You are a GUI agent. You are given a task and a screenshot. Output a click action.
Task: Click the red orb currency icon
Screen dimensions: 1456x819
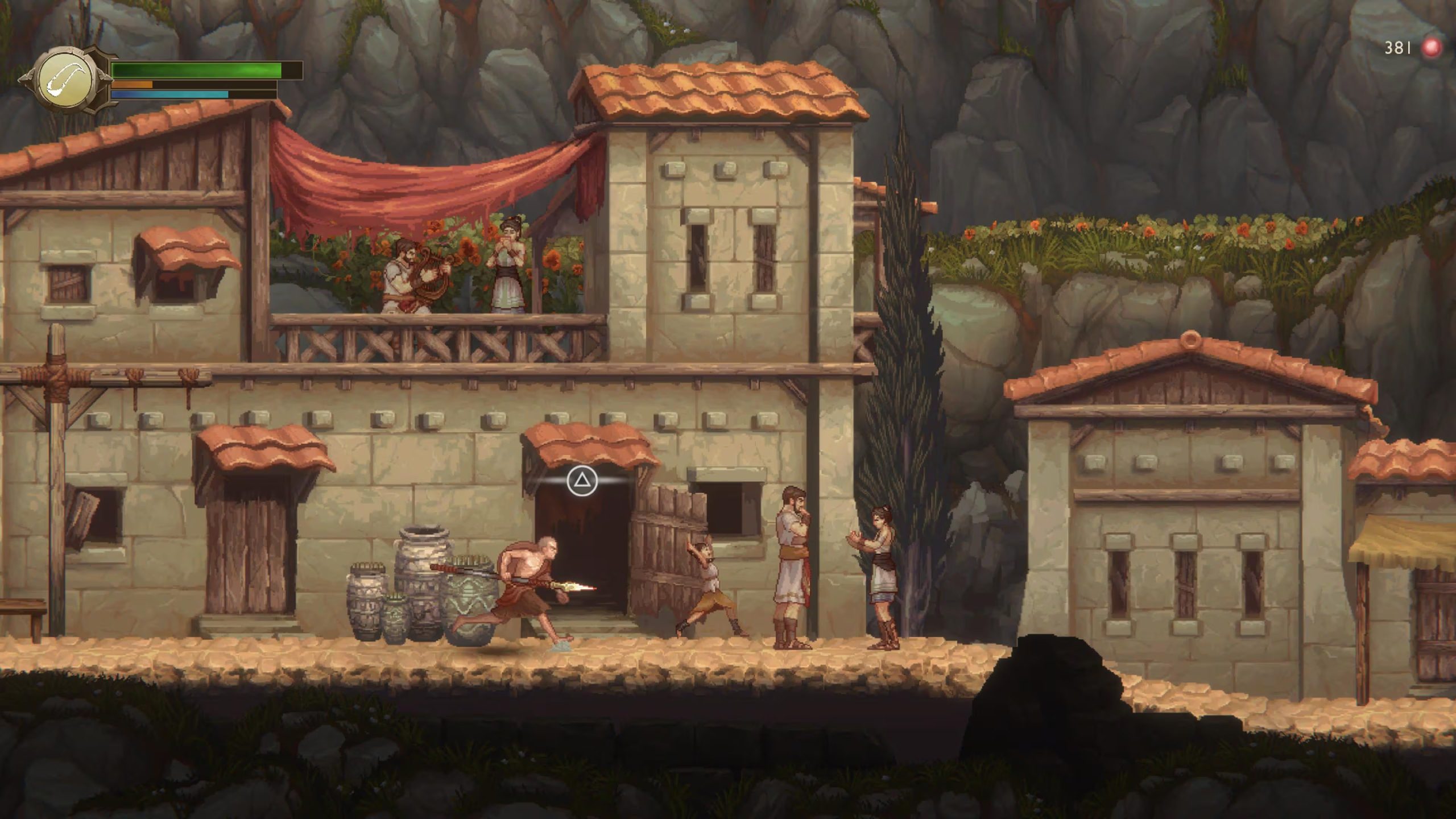(x=1432, y=48)
